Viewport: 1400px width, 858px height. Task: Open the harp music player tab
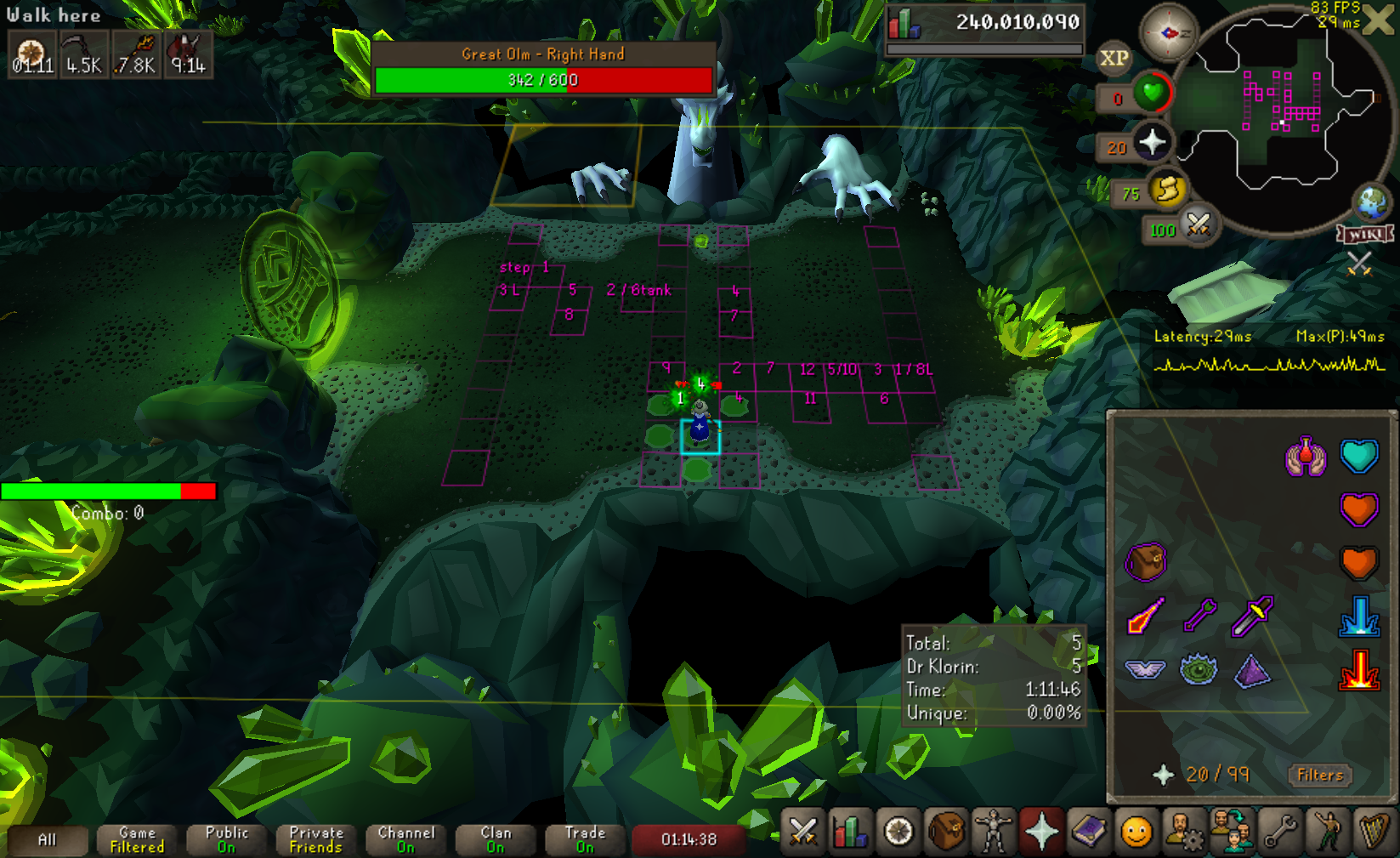point(1374,832)
